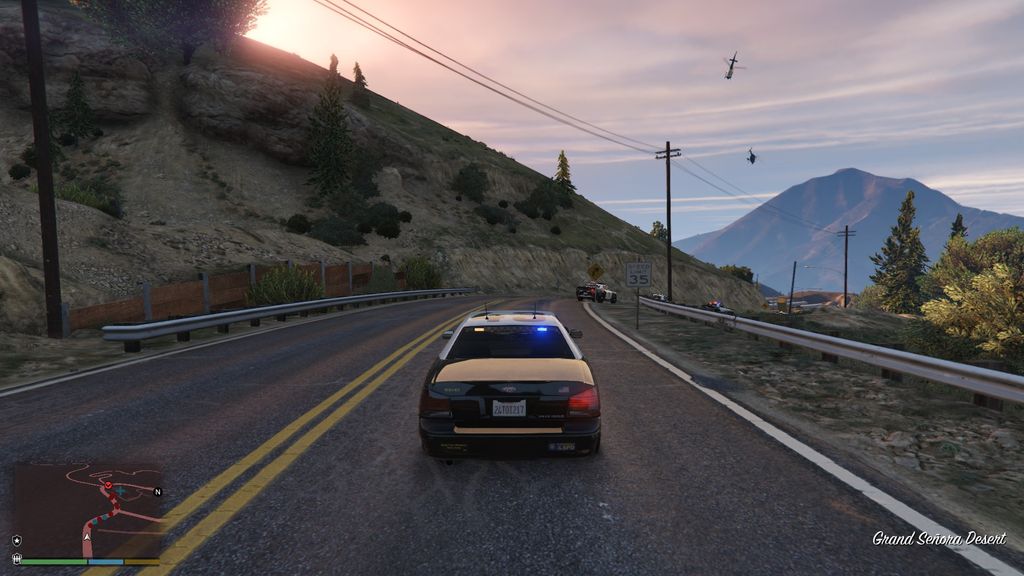Viewport: 1024px width, 576px height.
Task: Click the police badge star icon
Action: coord(16,541)
